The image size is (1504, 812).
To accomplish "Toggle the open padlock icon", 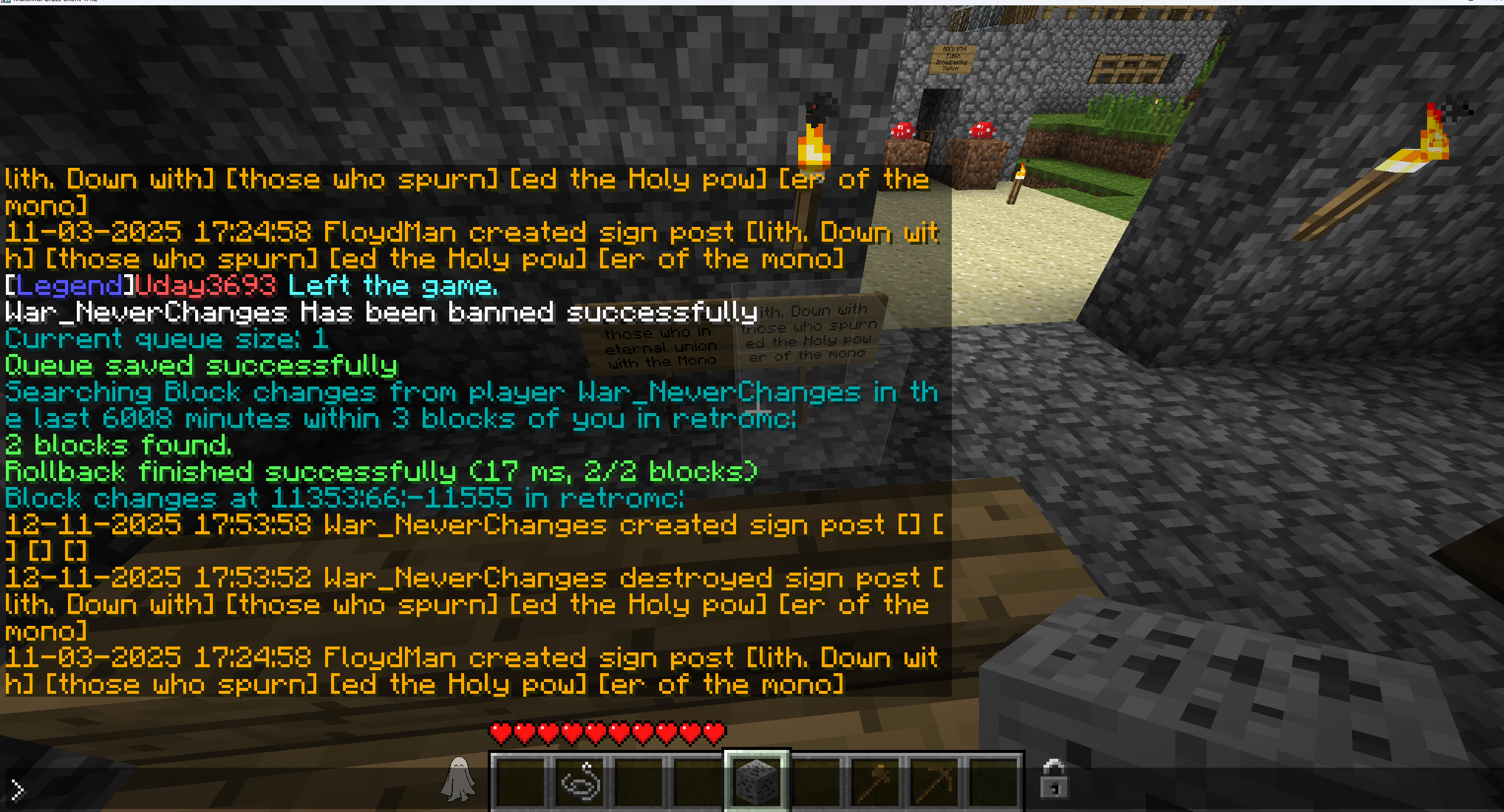I will tap(1054, 779).
